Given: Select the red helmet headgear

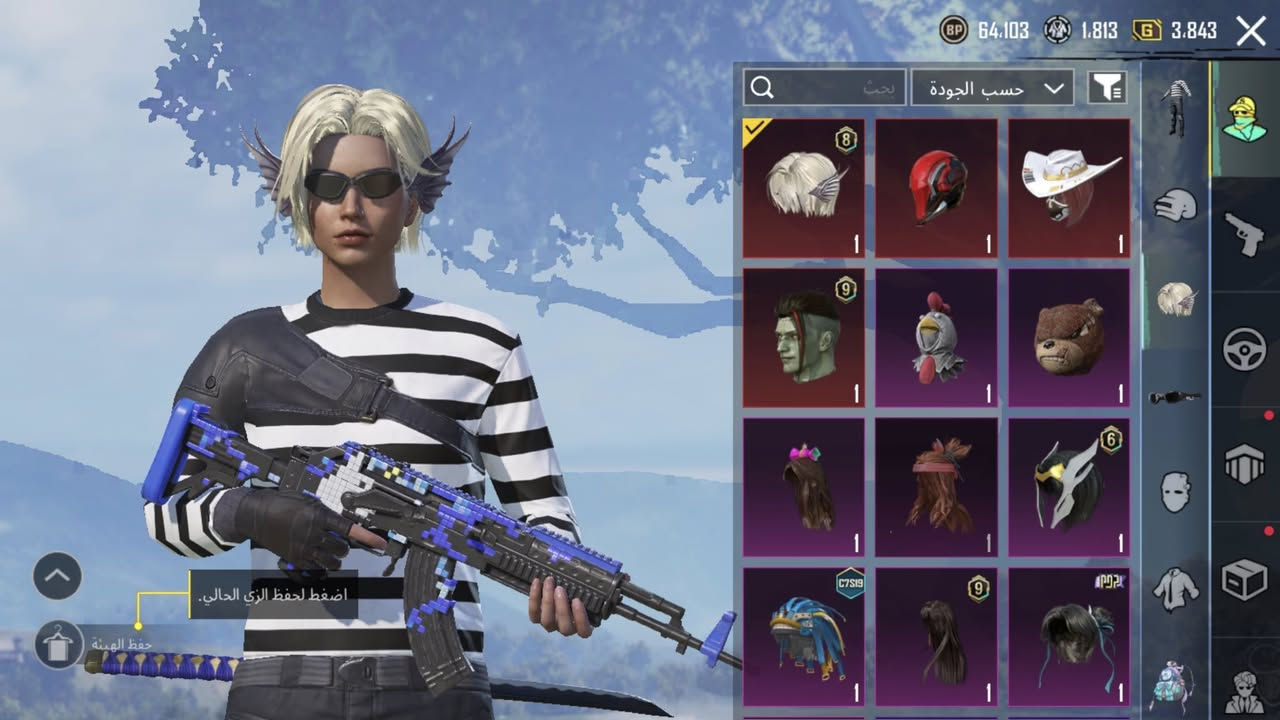Looking at the screenshot, I should (x=936, y=188).
